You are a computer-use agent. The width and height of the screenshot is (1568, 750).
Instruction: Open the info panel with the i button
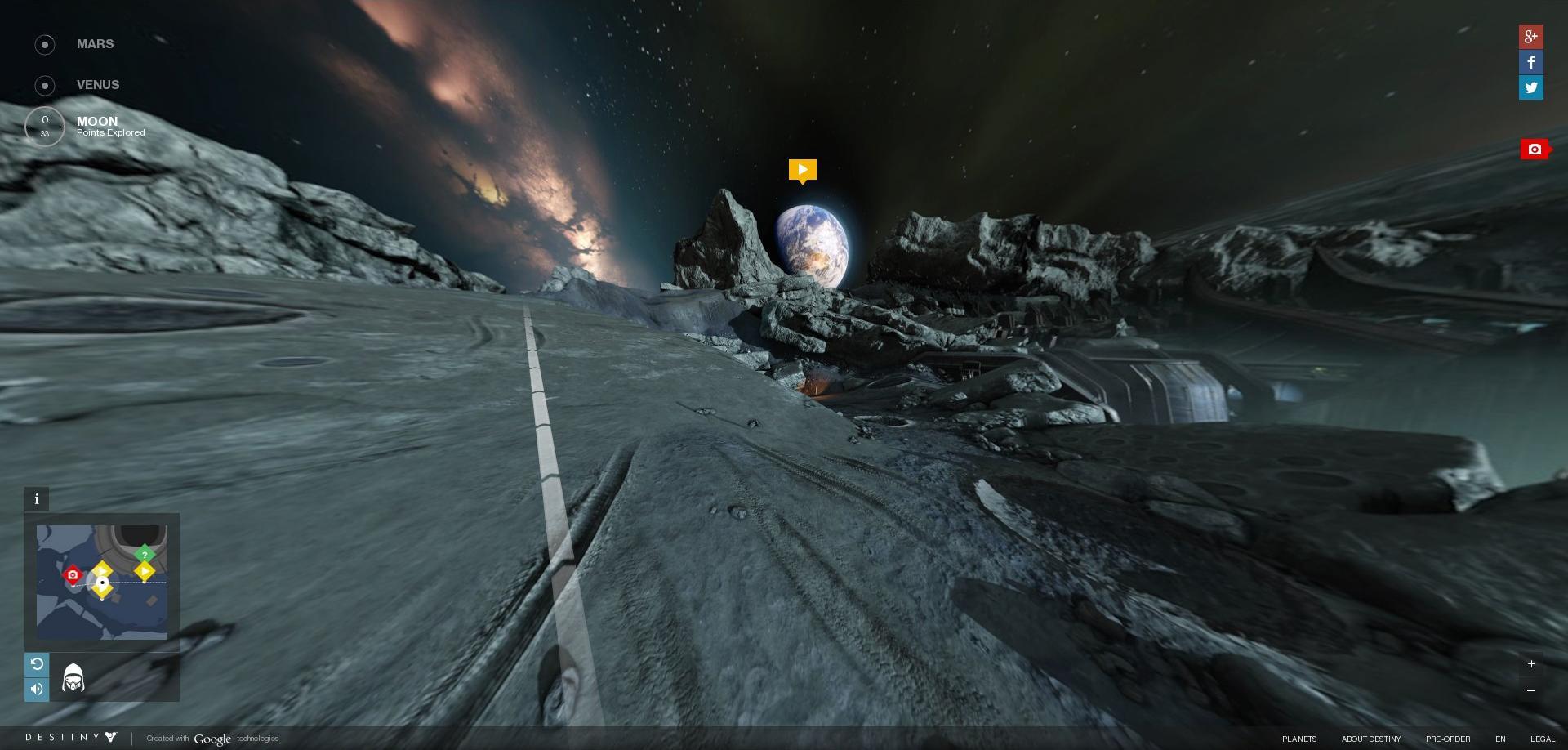point(37,499)
